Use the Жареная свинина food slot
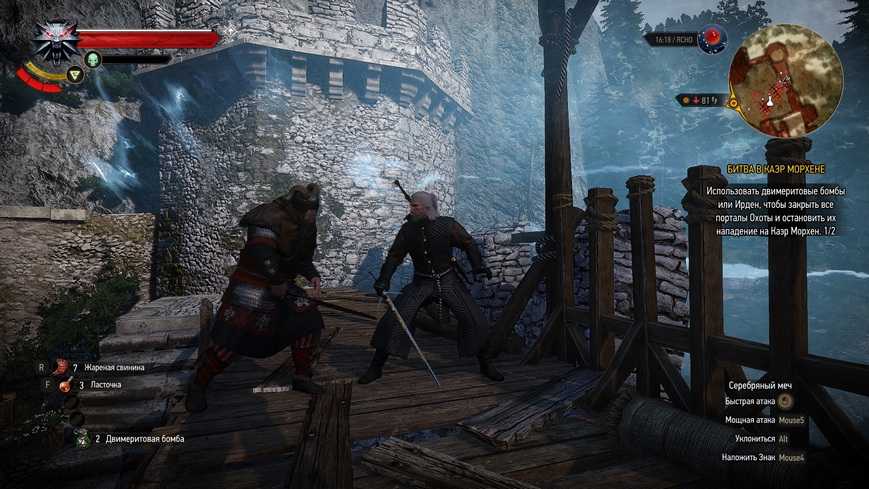The width and height of the screenshot is (869, 489). coord(61,367)
